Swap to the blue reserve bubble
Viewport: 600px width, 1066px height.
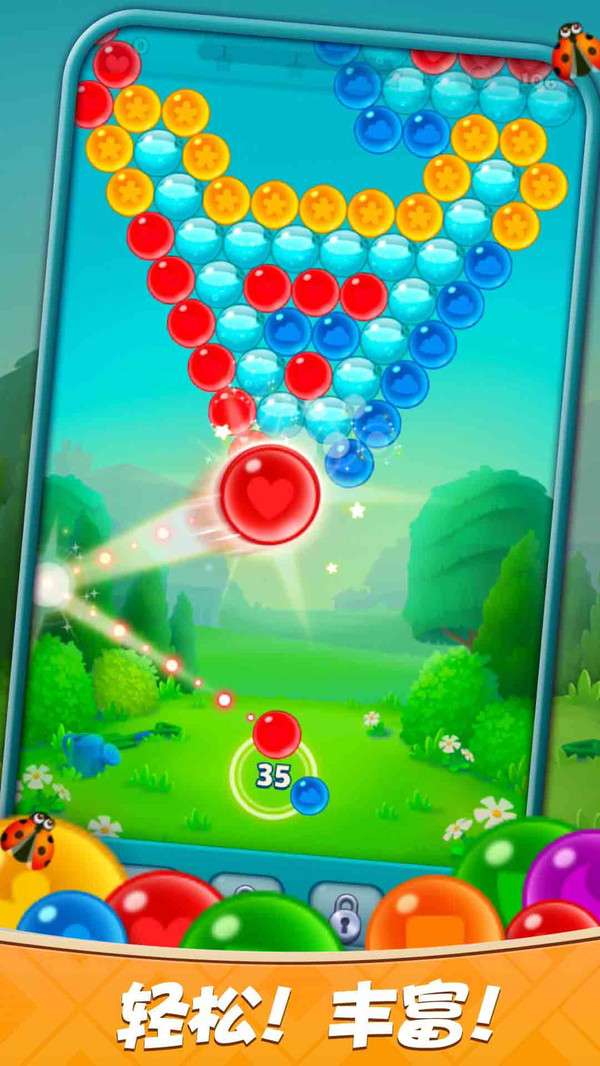point(309,795)
